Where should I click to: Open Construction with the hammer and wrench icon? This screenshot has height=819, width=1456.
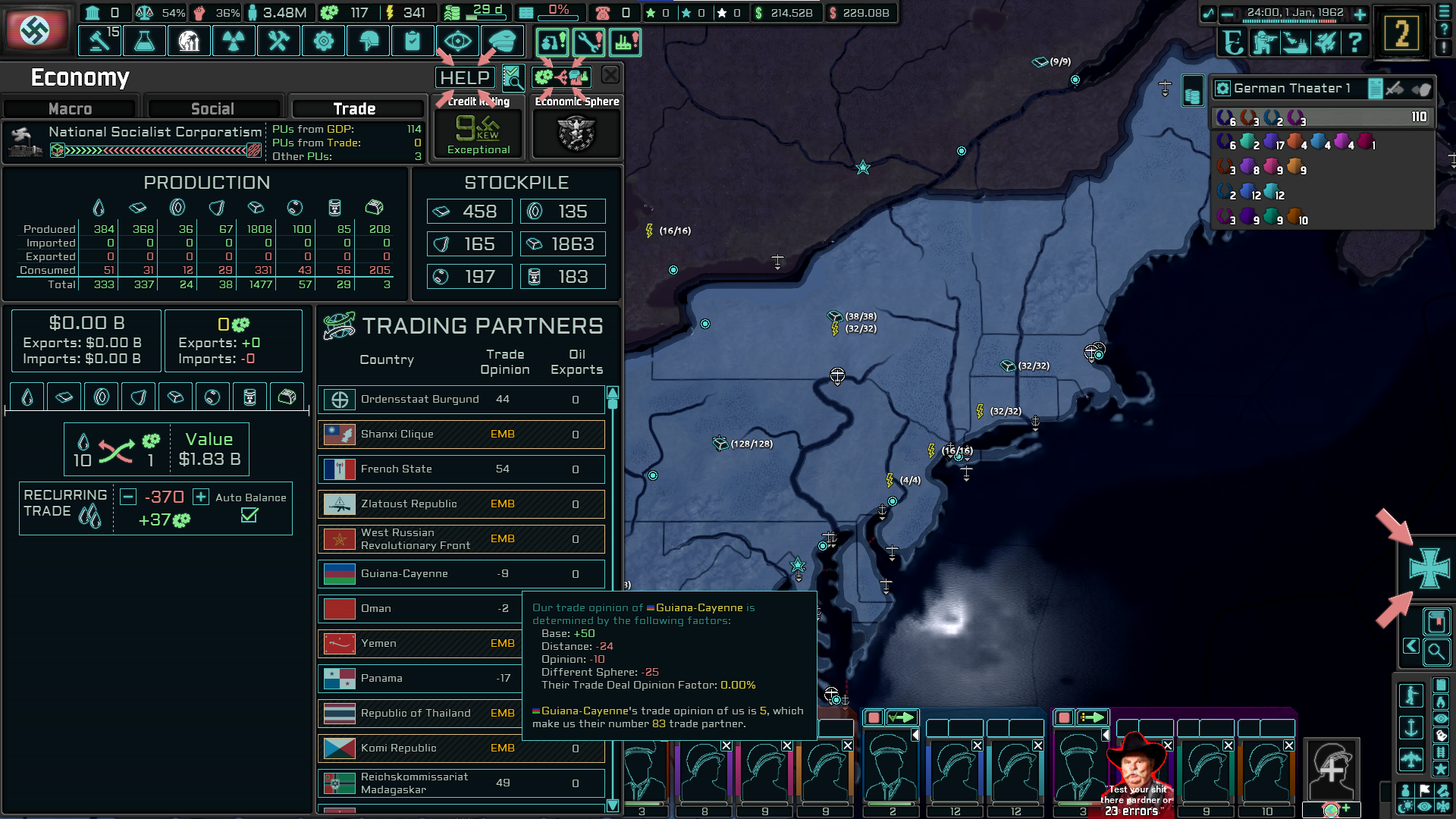point(278,40)
